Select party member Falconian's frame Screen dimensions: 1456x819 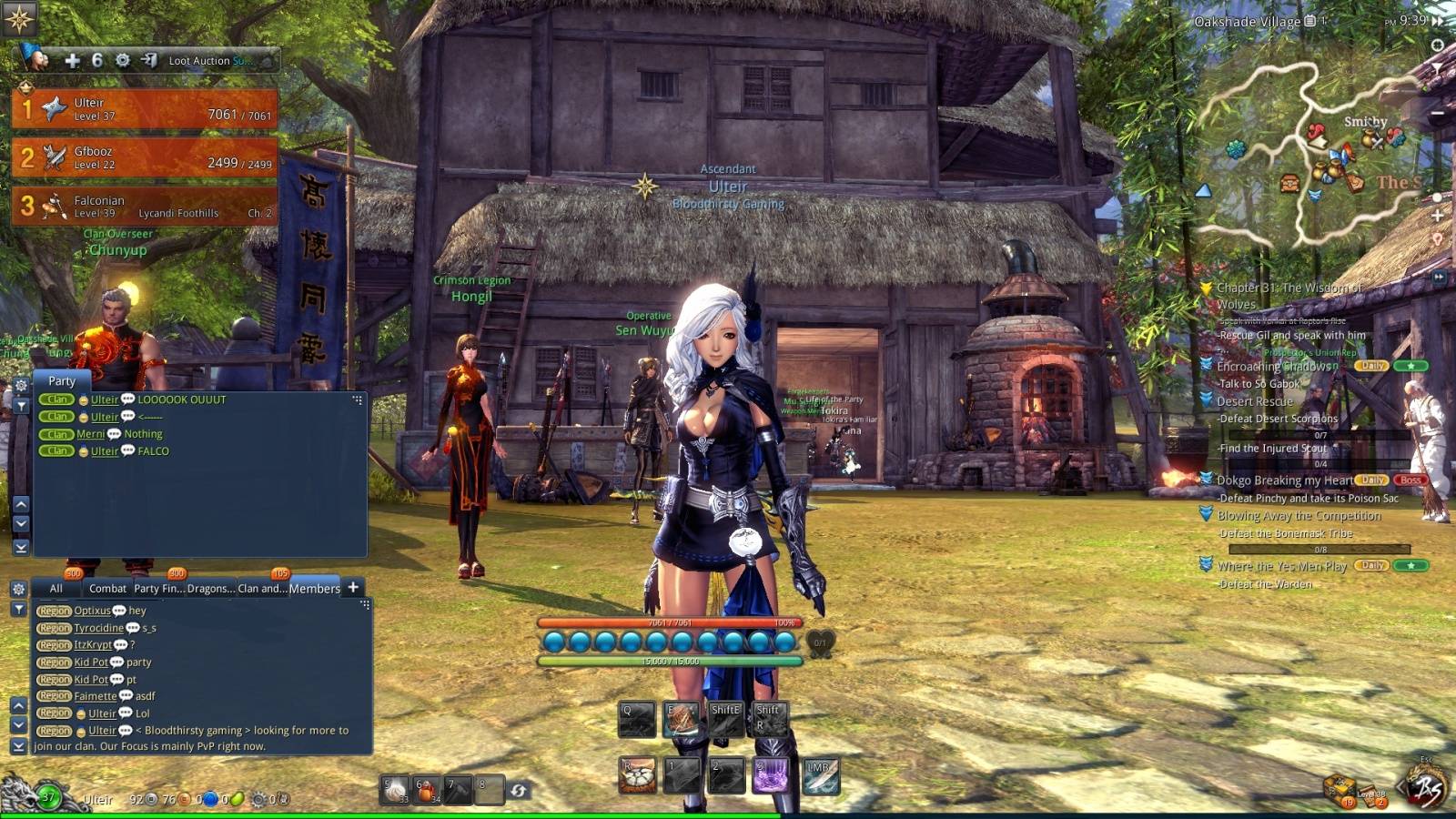[146, 207]
